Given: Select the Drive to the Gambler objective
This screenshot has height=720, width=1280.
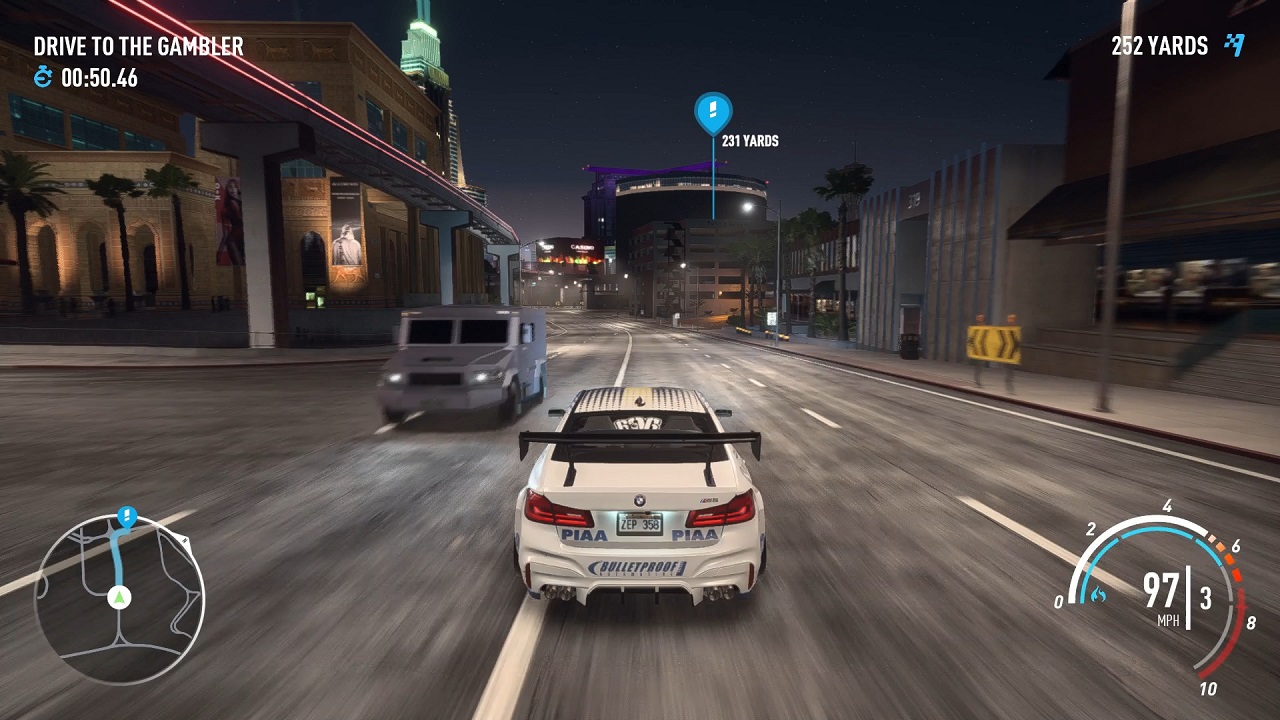Looking at the screenshot, I should (138, 46).
